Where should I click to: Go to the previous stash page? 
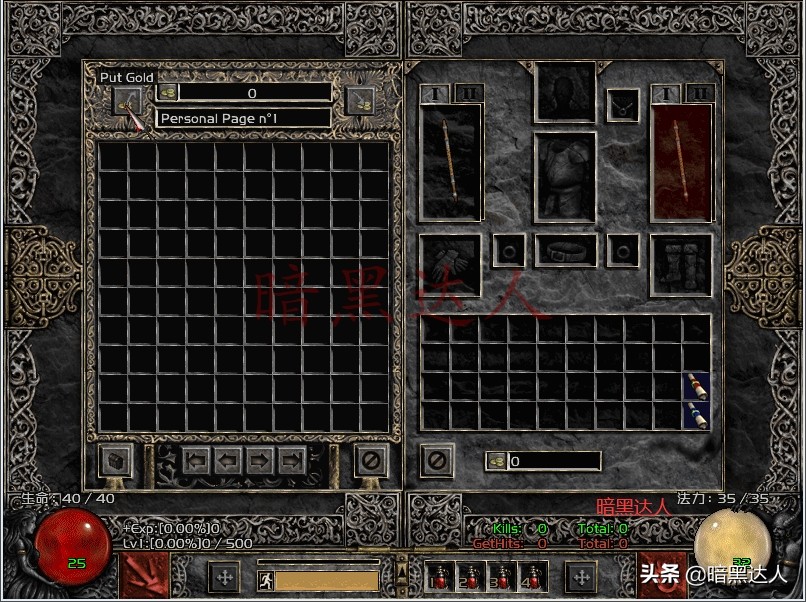[228, 461]
